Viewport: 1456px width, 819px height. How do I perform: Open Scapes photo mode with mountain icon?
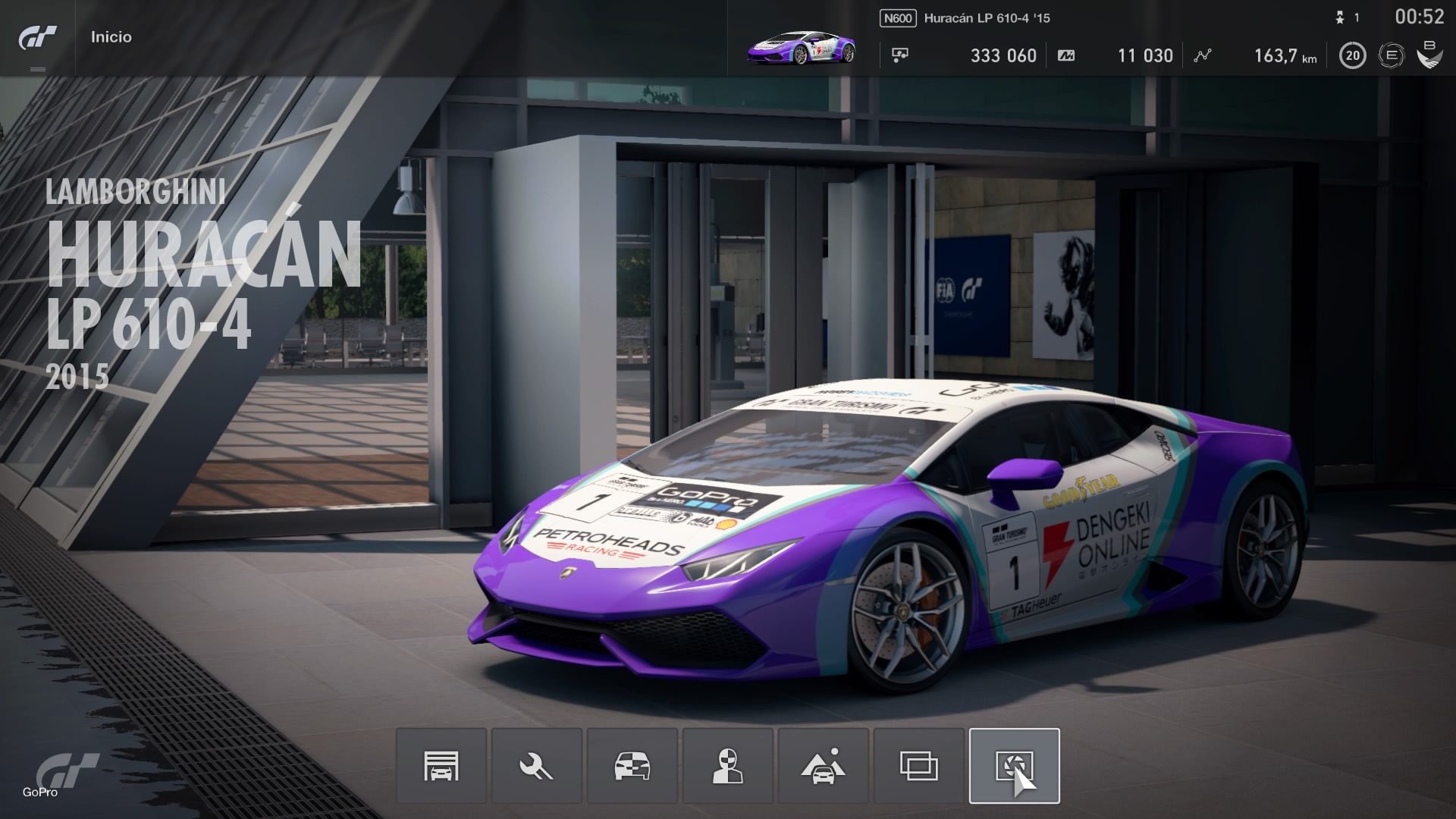tap(823, 766)
